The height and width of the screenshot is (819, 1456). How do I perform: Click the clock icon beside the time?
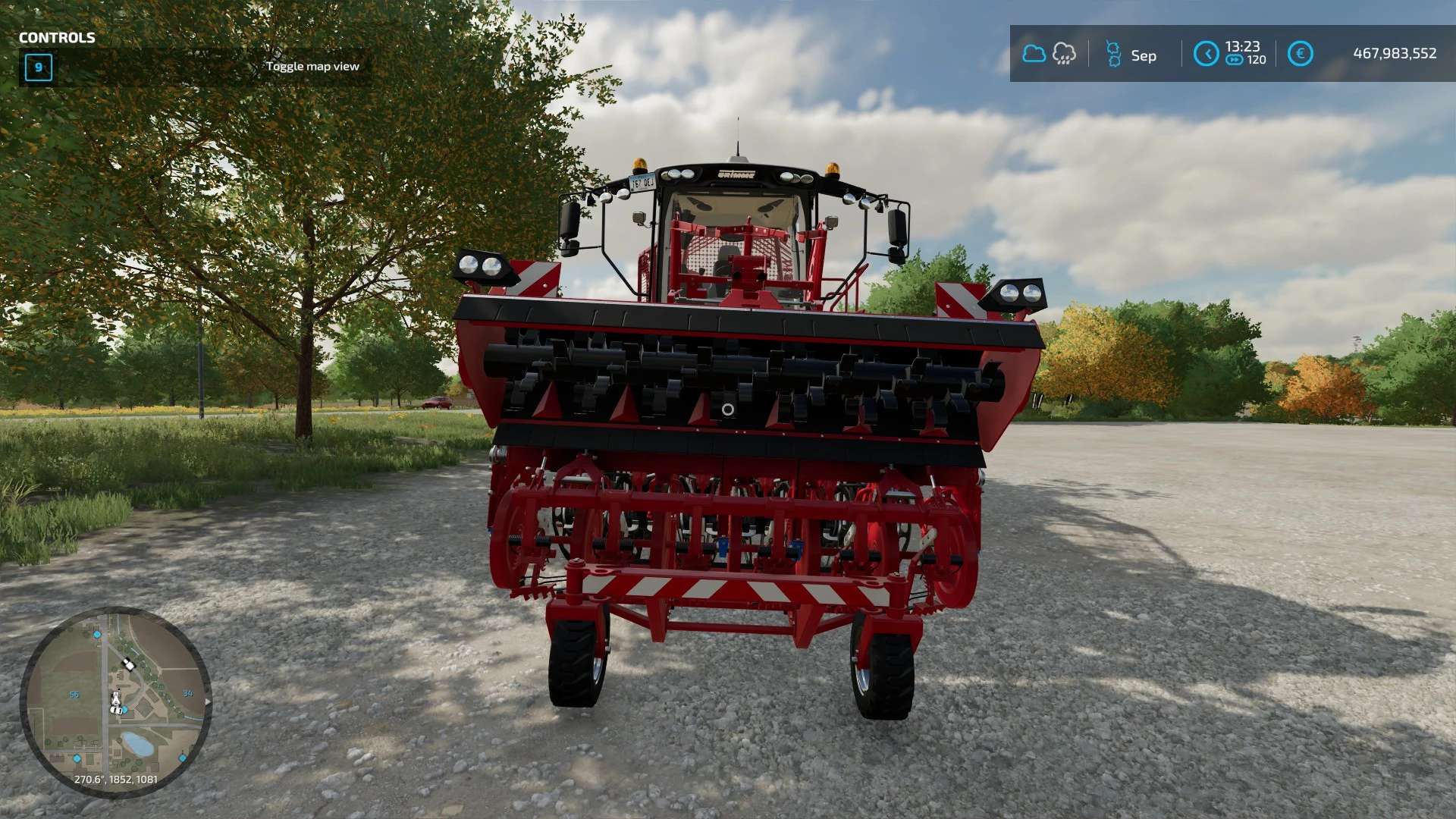[x=1206, y=54]
